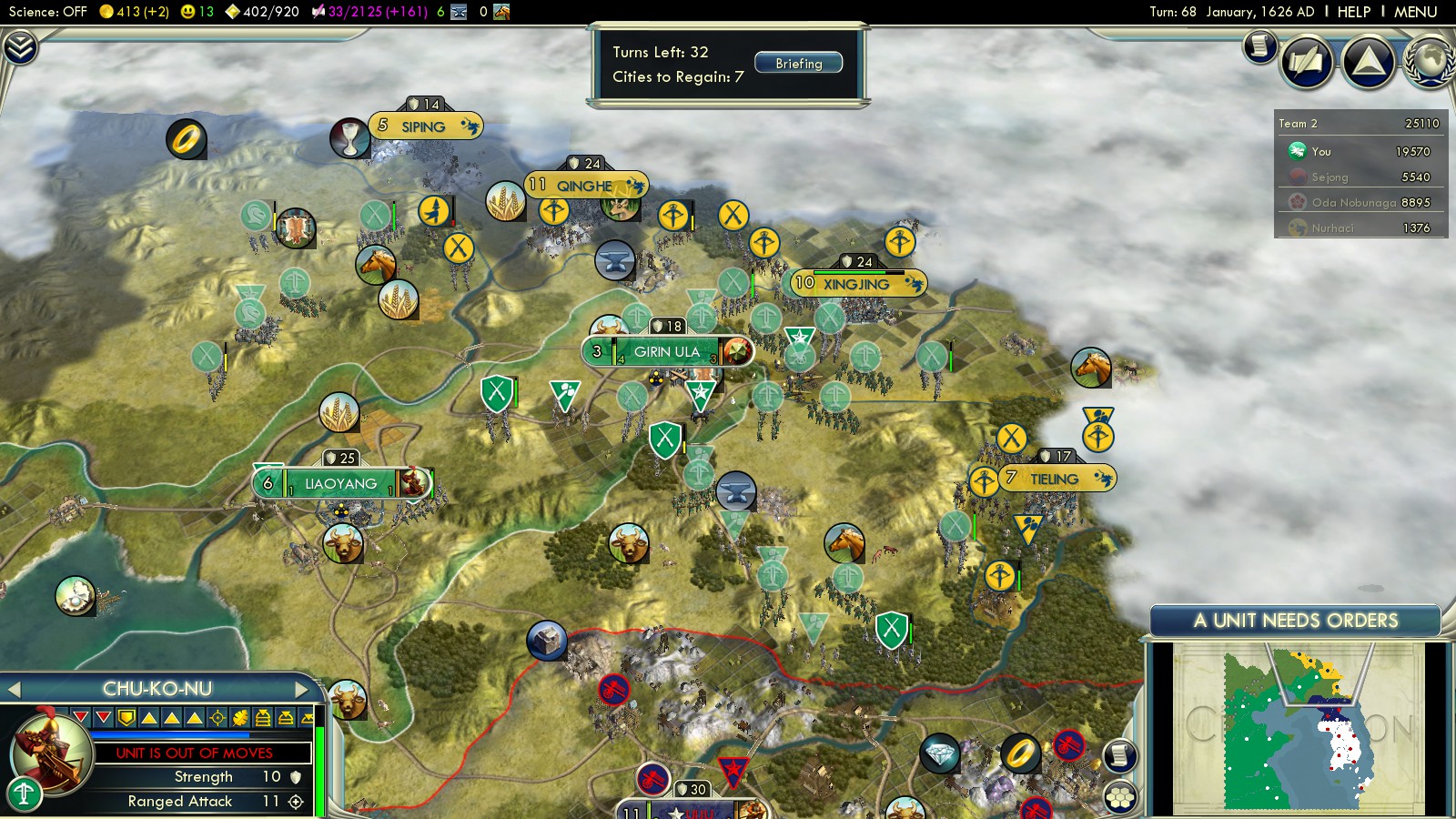Open social policies via quill-and-scroll icon
This screenshot has width=1456, height=819.
point(1306,62)
